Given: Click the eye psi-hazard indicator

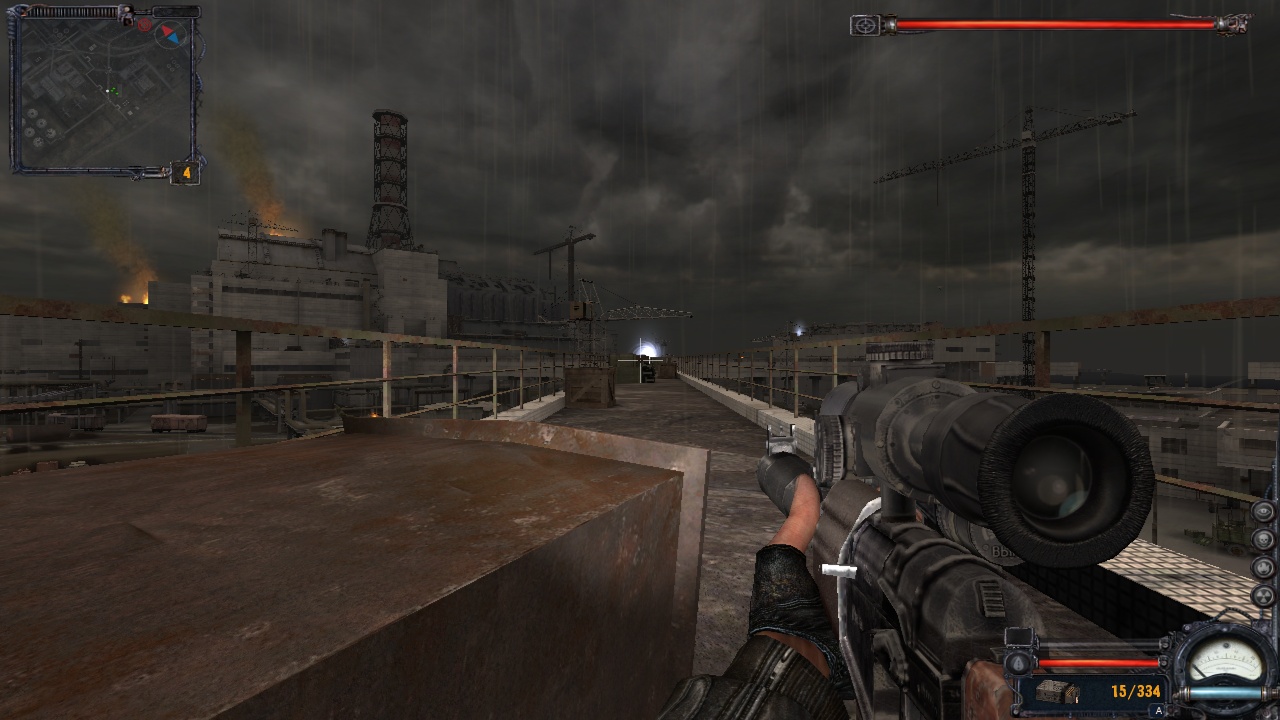Looking at the screenshot, I should 1264,512.
